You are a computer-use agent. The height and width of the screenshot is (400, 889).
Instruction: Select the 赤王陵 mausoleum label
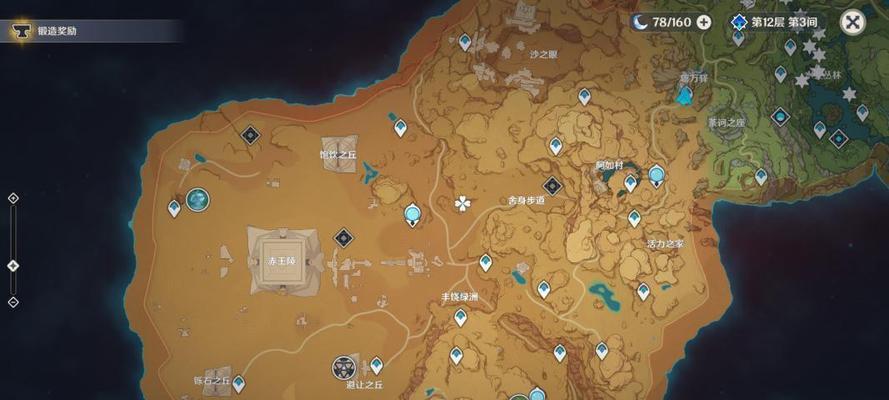point(279,260)
